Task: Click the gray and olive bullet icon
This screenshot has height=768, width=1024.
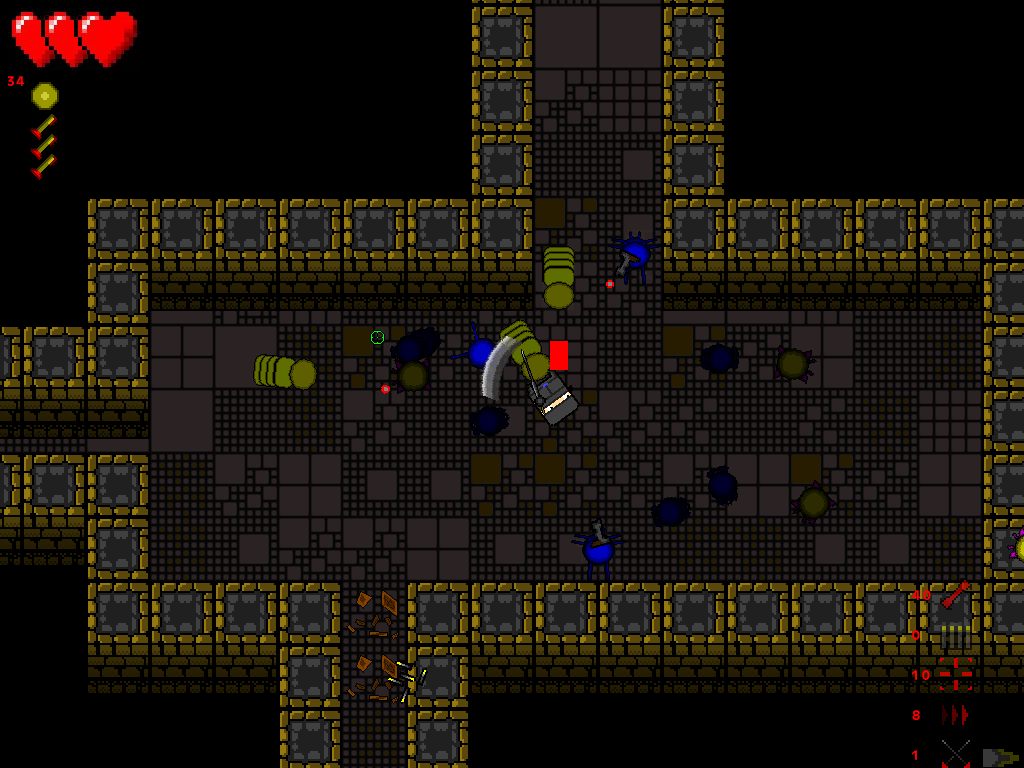Action: tap(999, 757)
